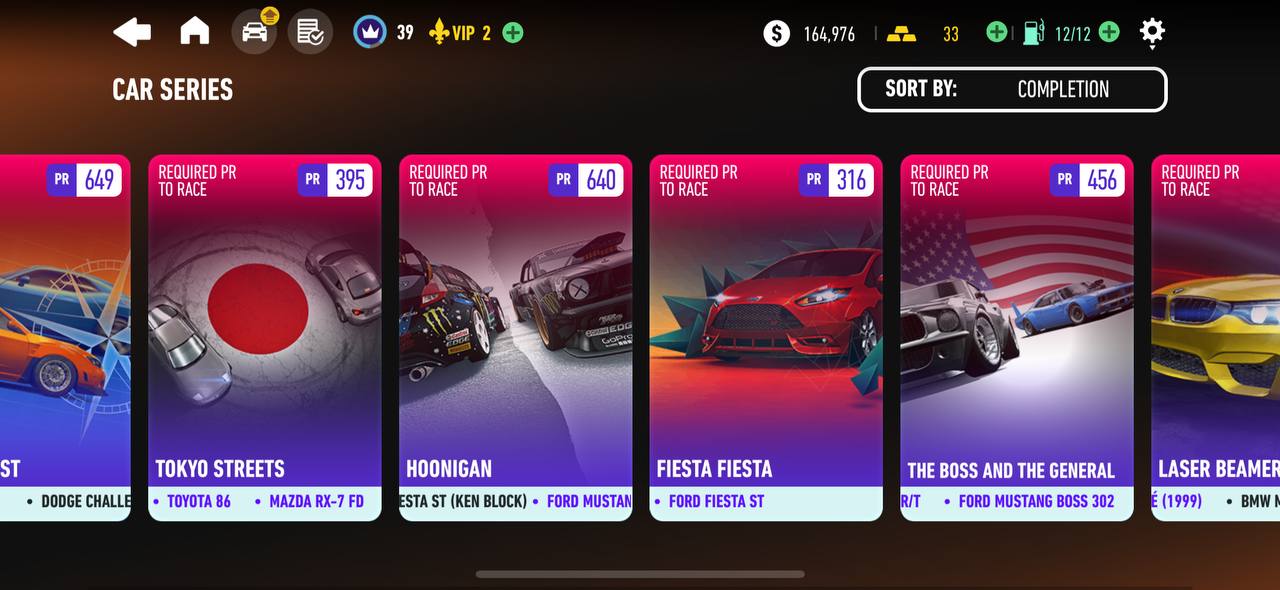This screenshot has height=590, width=1280.
Task: Open the settings gear
Action: tap(1152, 32)
